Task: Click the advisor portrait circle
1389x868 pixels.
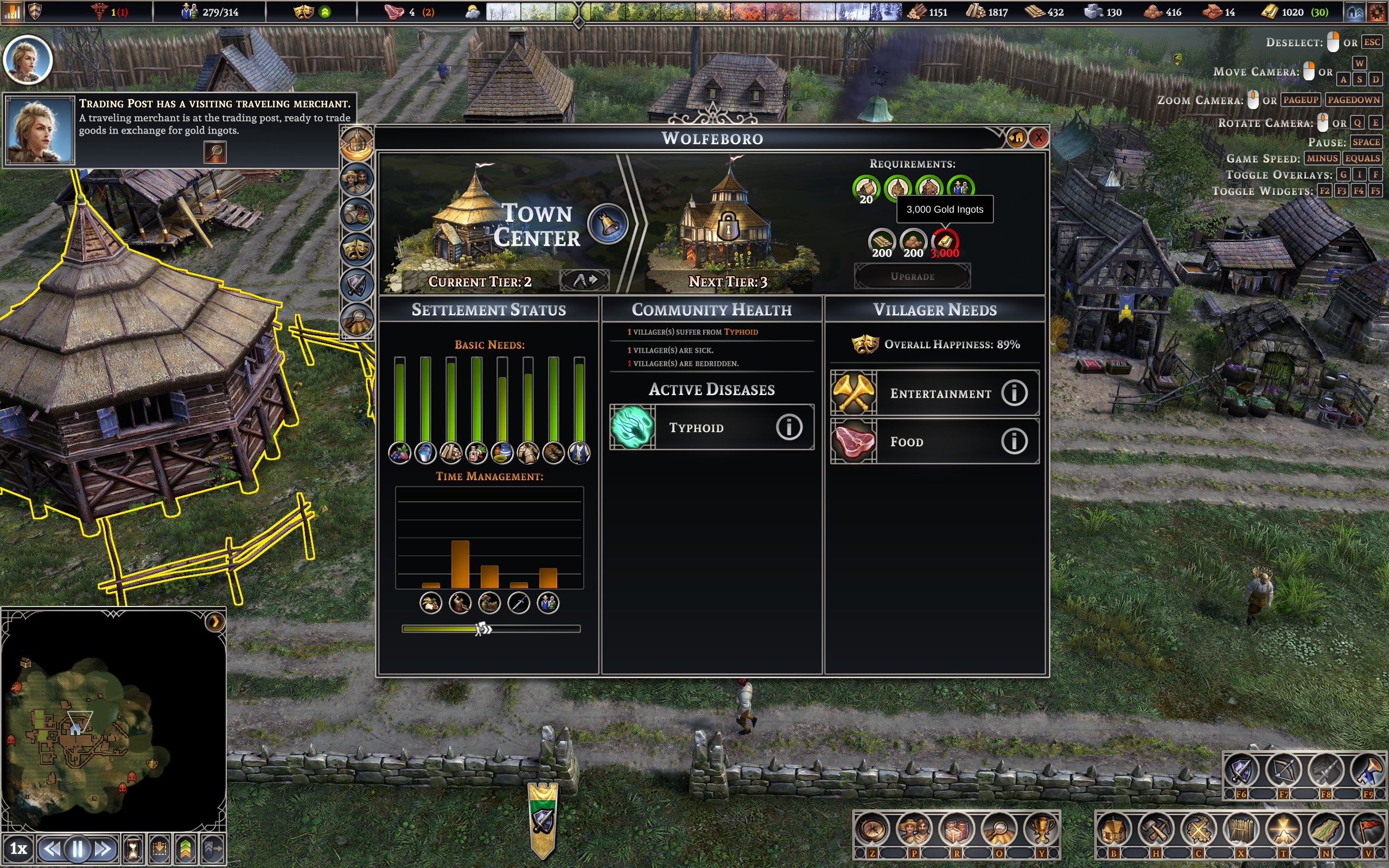Action: (x=27, y=60)
